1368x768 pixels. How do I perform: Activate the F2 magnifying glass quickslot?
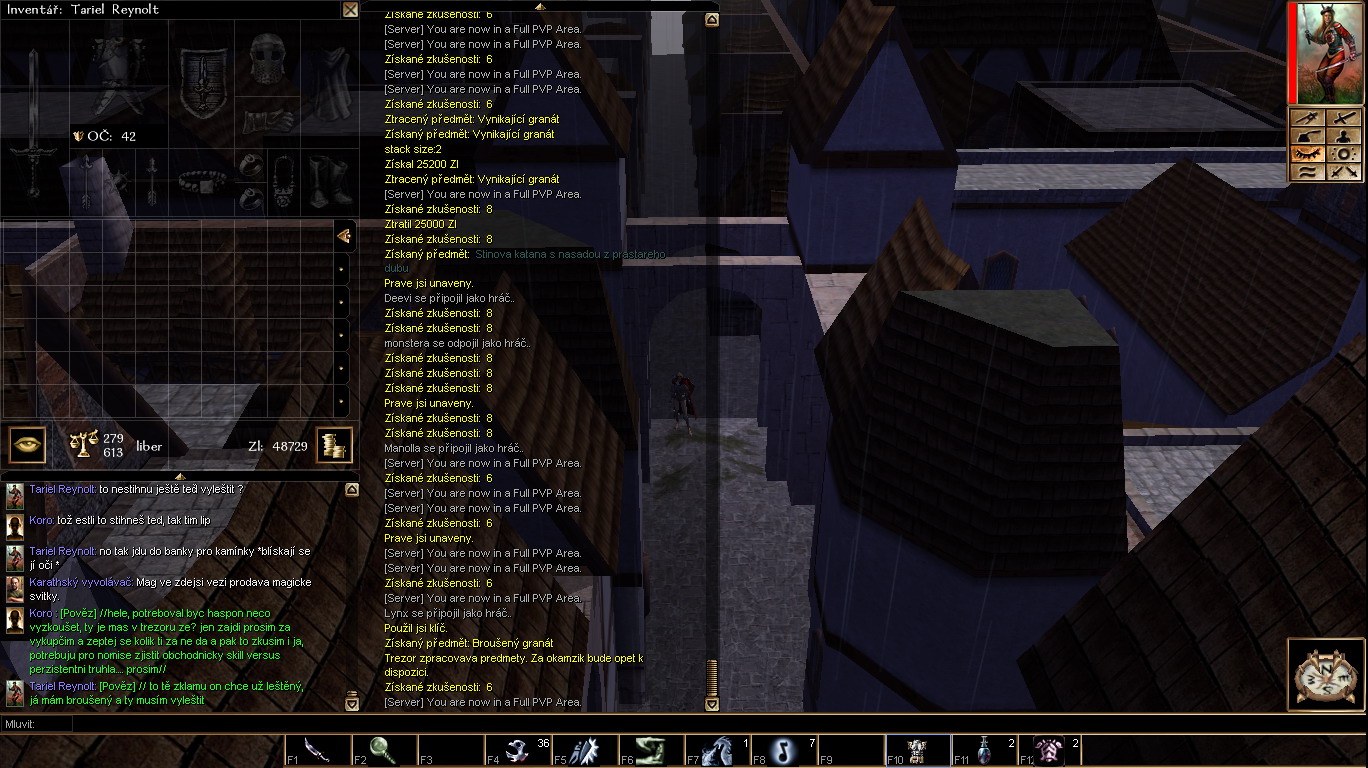(x=384, y=750)
